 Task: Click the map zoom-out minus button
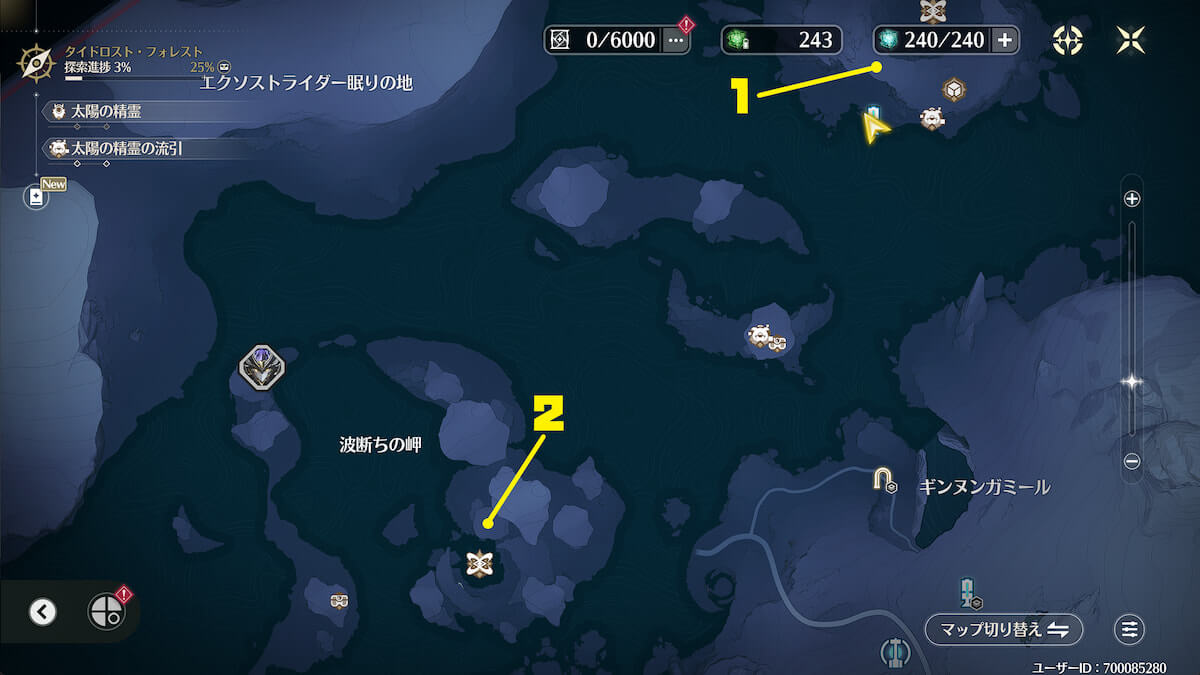[1132, 461]
